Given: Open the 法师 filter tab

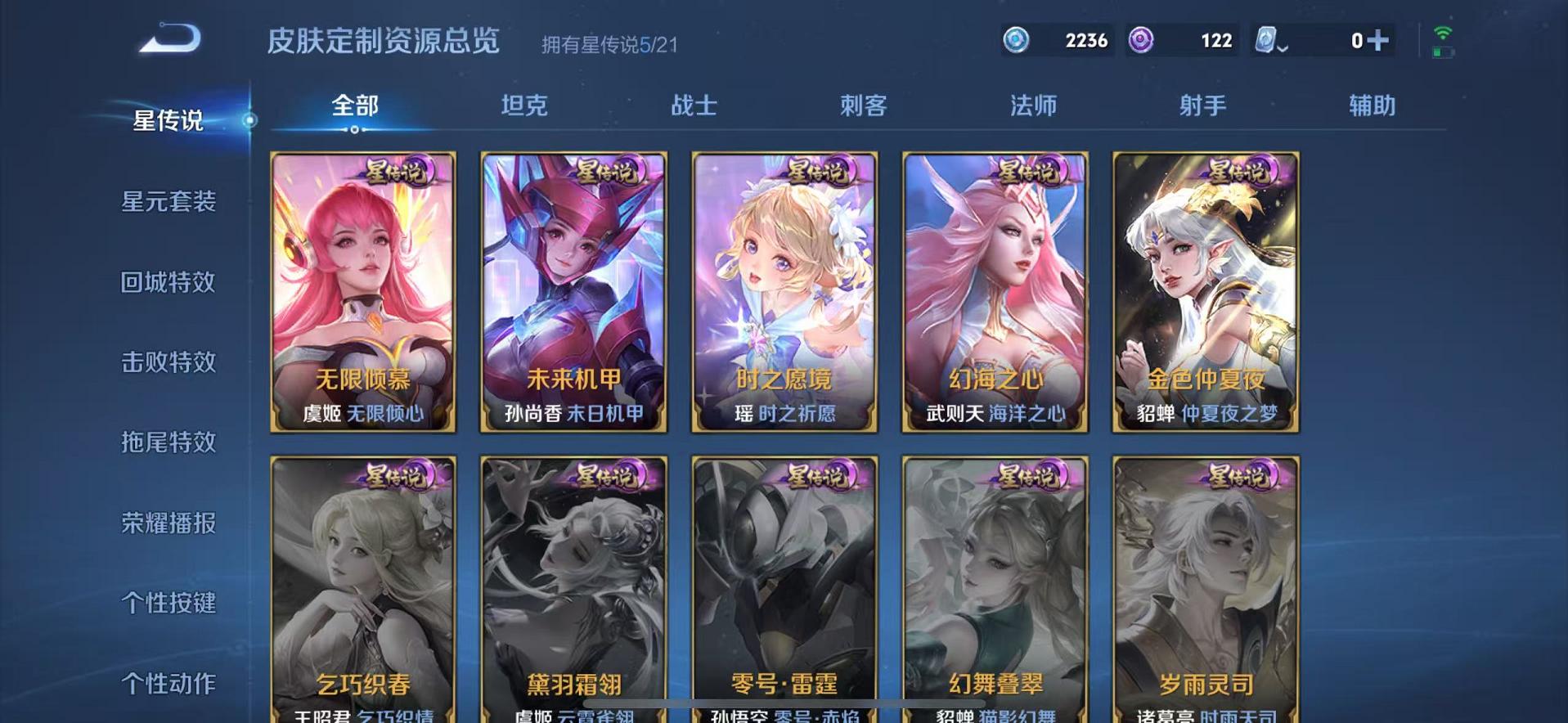Looking at the screenshot, I should tap(1034, 105).
